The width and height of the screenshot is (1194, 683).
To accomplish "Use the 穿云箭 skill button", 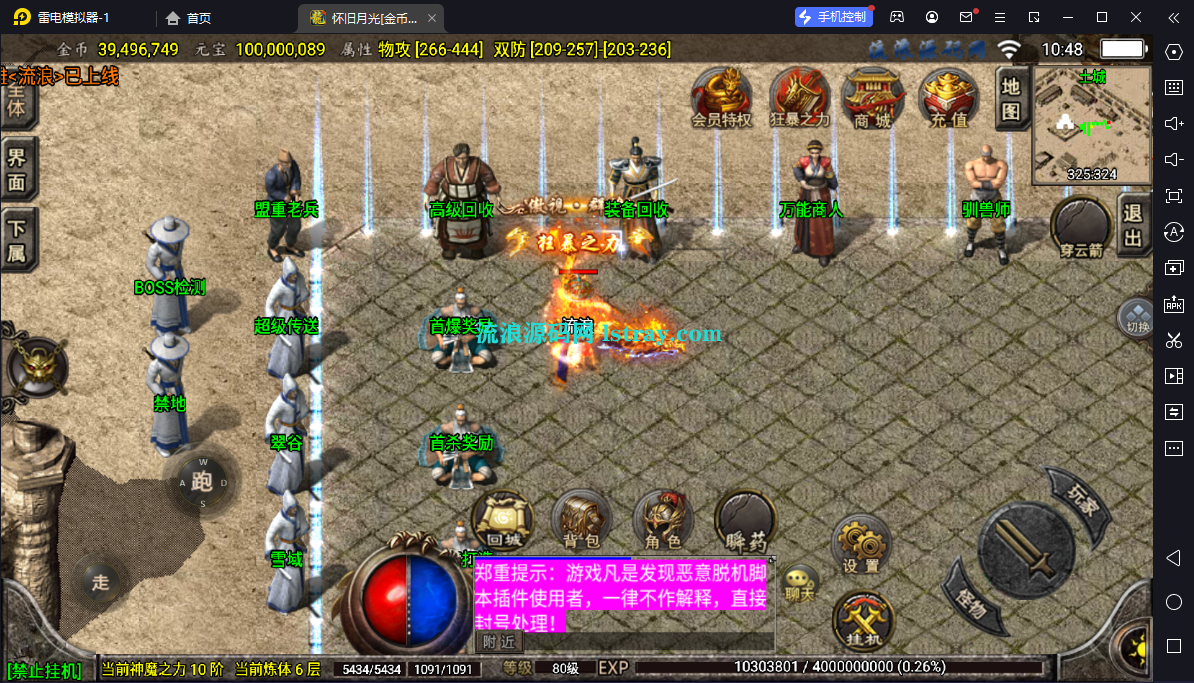I will [x=1082, y=226].
